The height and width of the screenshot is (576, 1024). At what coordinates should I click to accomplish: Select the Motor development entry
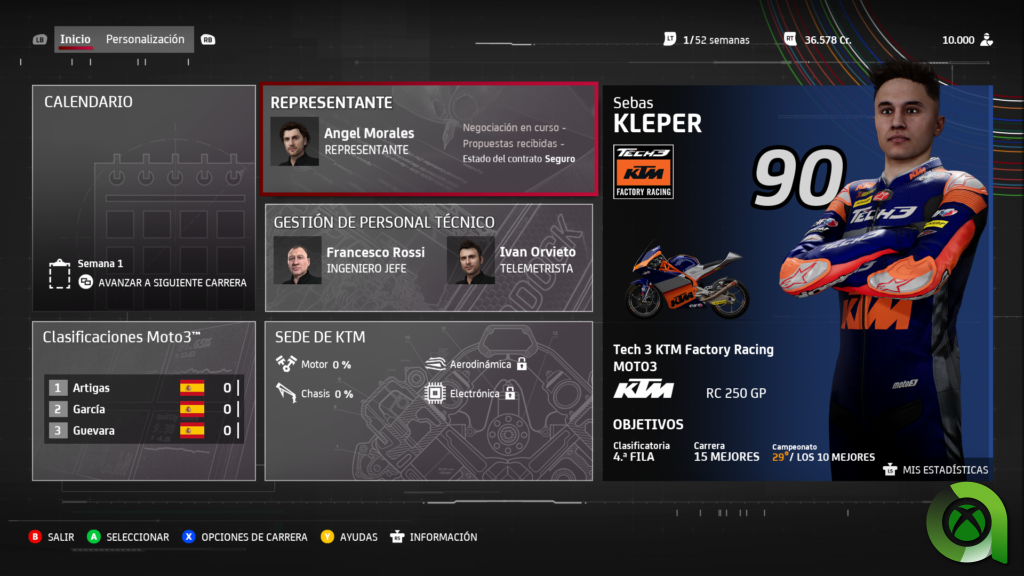point(315,364)
